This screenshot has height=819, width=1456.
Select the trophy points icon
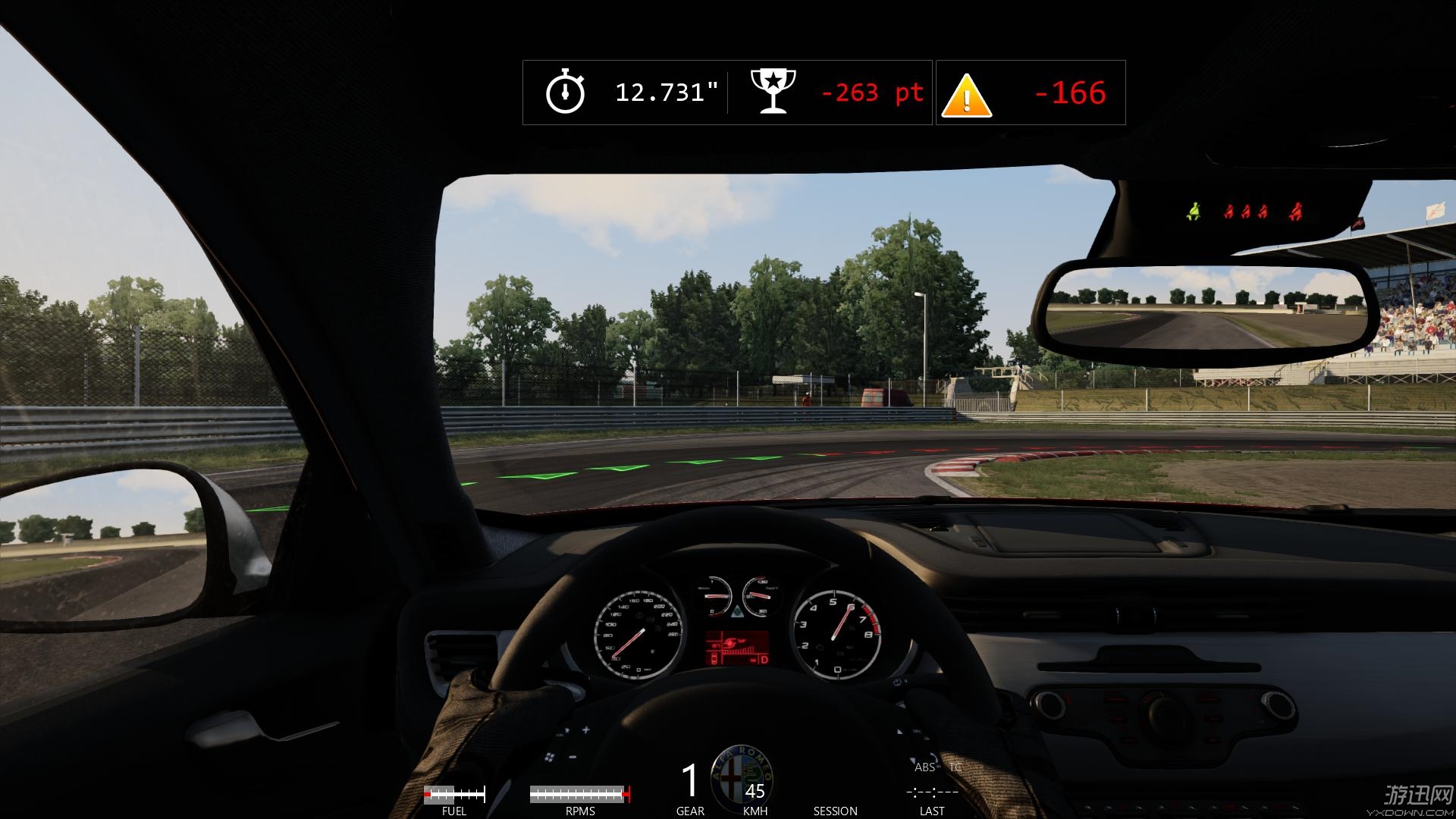tap(773, 92)
